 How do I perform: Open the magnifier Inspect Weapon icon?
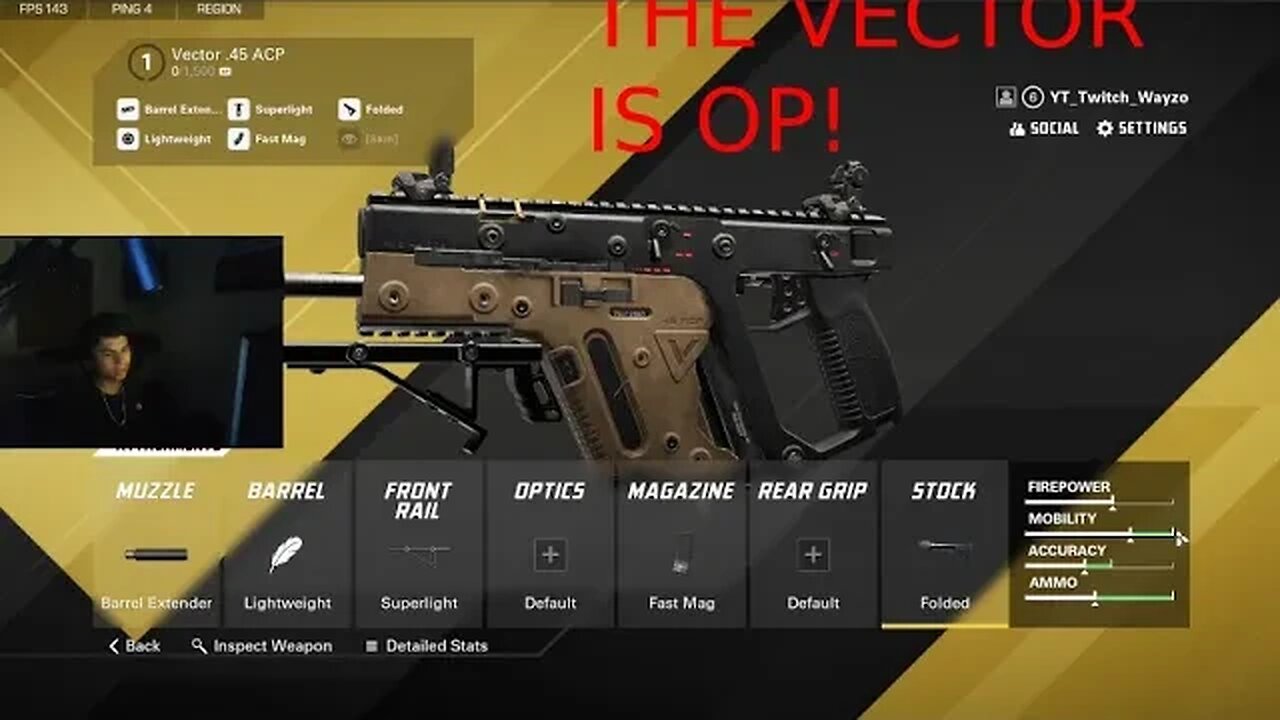click(196, 646)
